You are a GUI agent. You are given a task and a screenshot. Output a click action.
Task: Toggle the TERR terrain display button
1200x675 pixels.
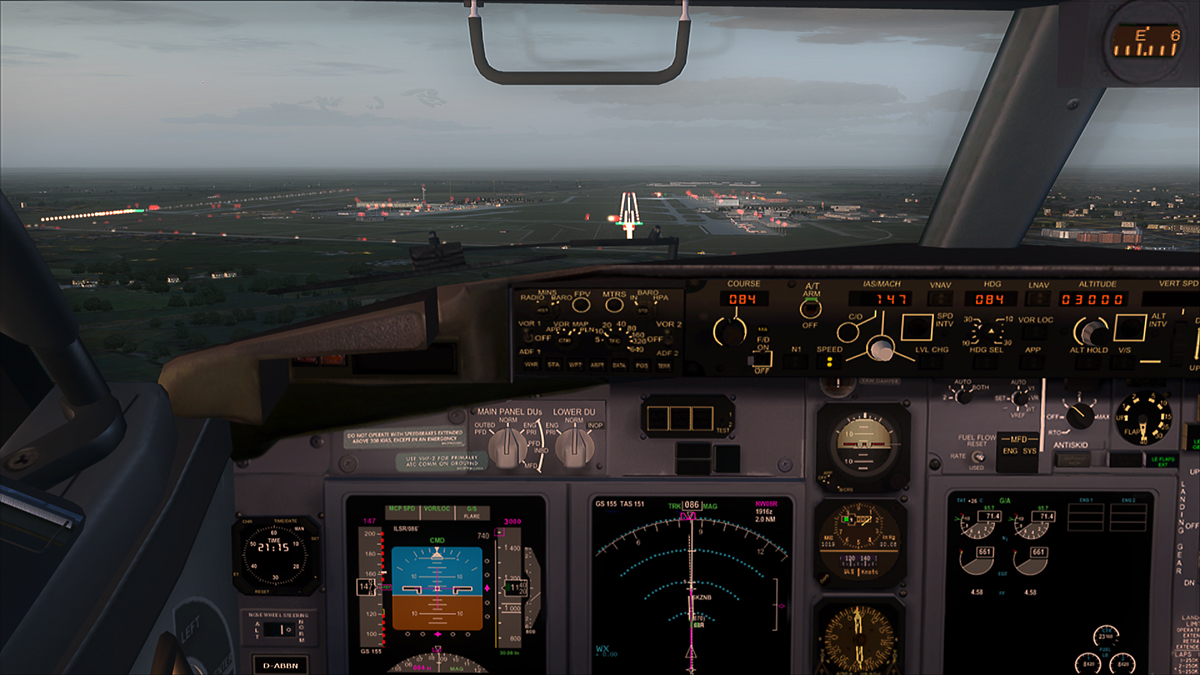coord(663,365)
